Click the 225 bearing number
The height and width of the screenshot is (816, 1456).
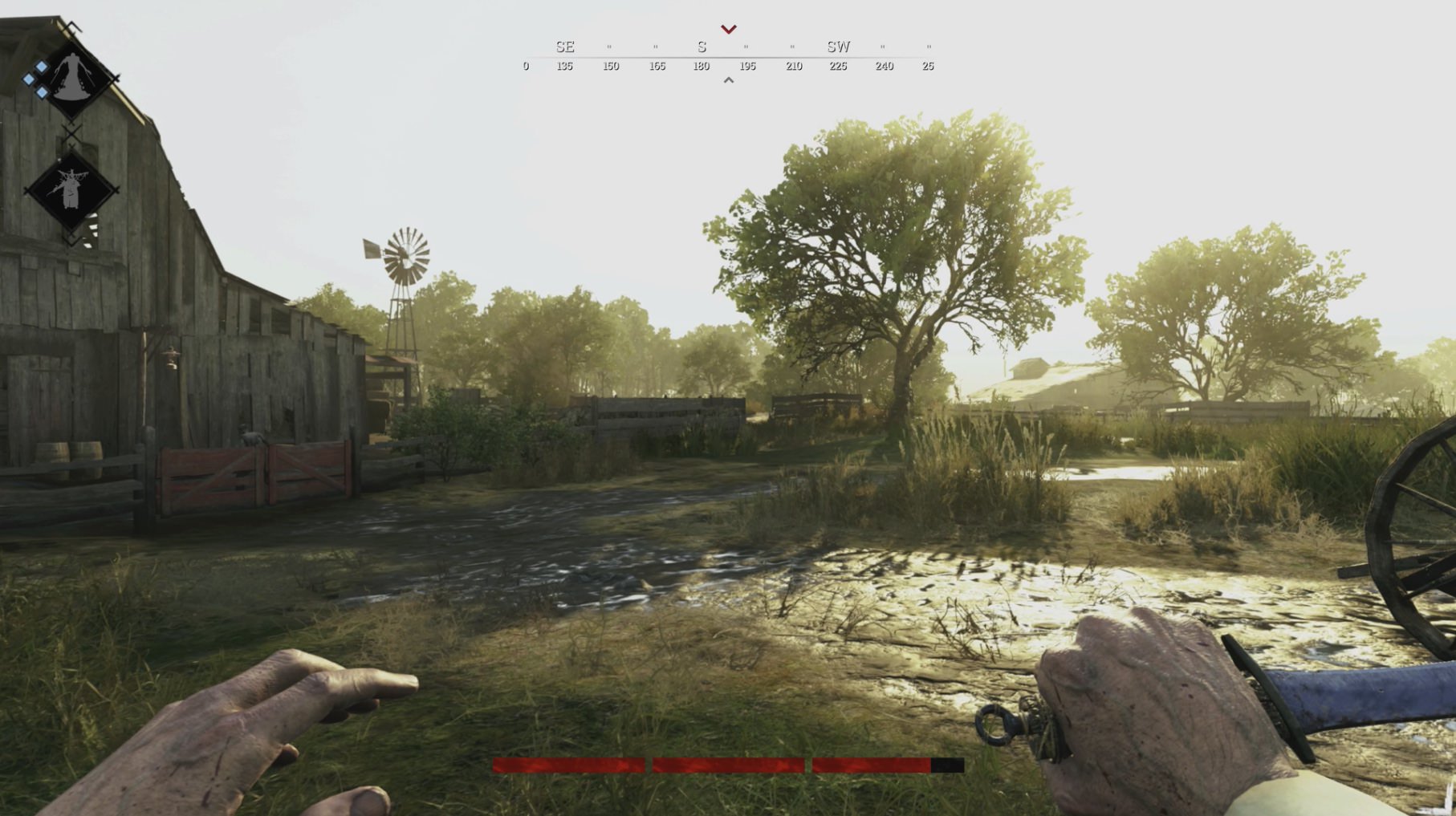click(x=838, y=67)
